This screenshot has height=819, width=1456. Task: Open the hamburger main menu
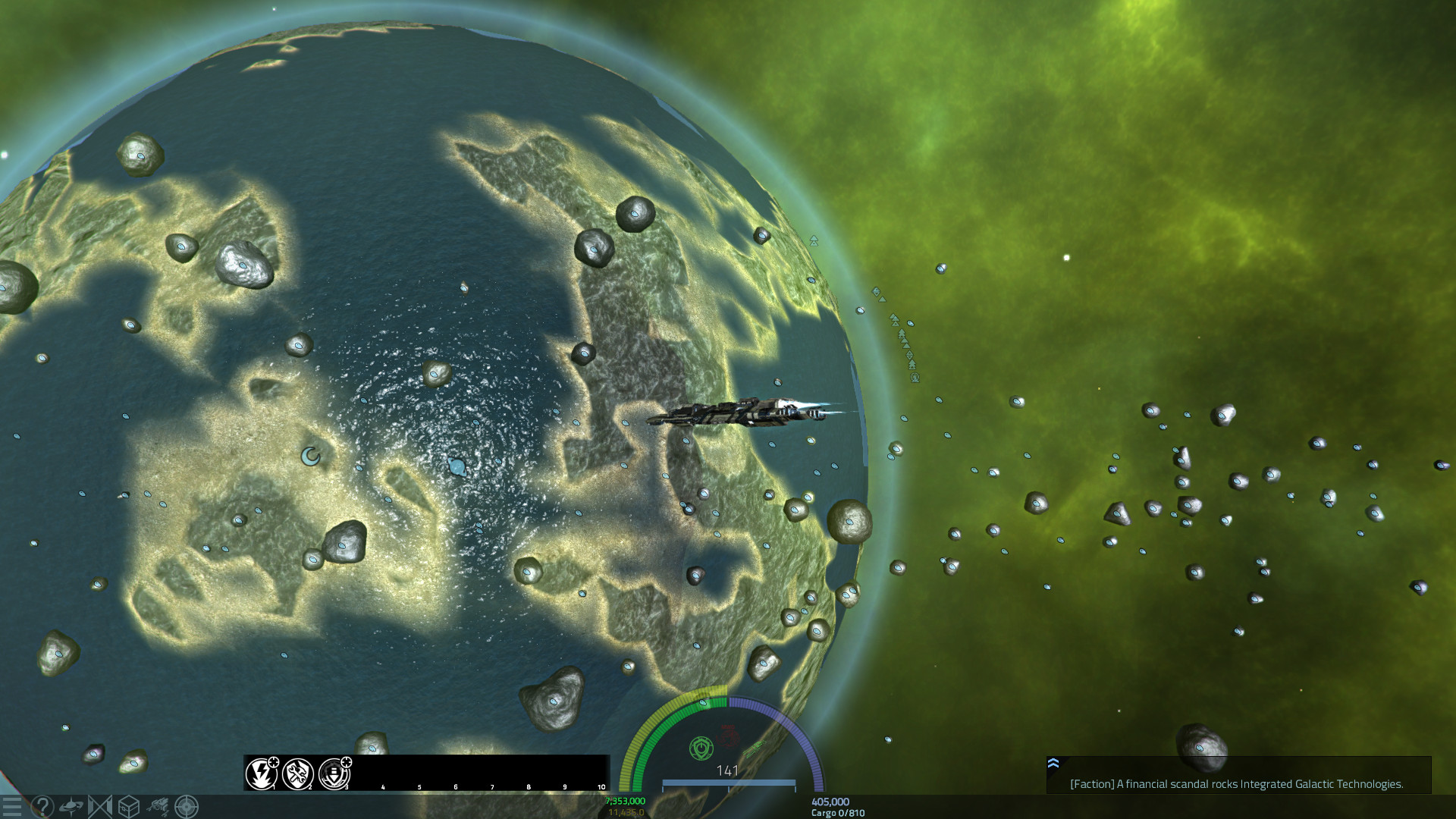(x=11, y=806)
